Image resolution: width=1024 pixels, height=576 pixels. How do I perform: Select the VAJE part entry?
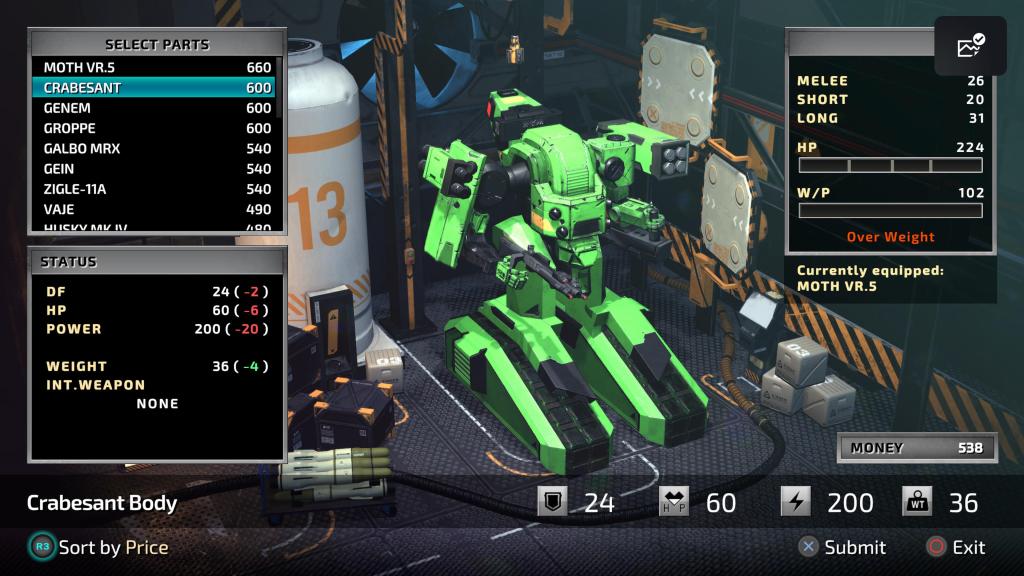[156, 209]
